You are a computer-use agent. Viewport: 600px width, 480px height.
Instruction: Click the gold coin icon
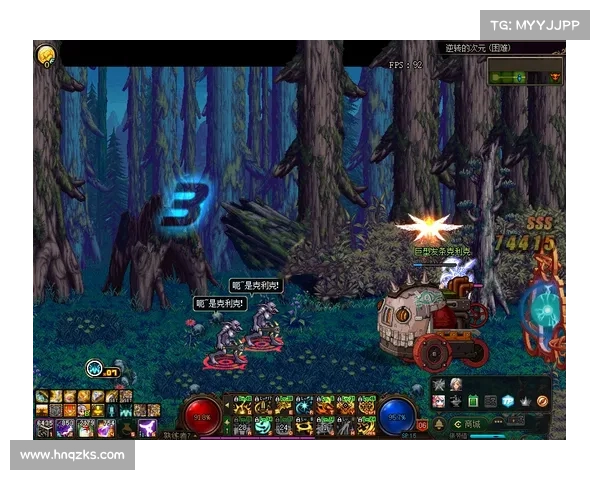pyautogui.click(x=45, y=55)
